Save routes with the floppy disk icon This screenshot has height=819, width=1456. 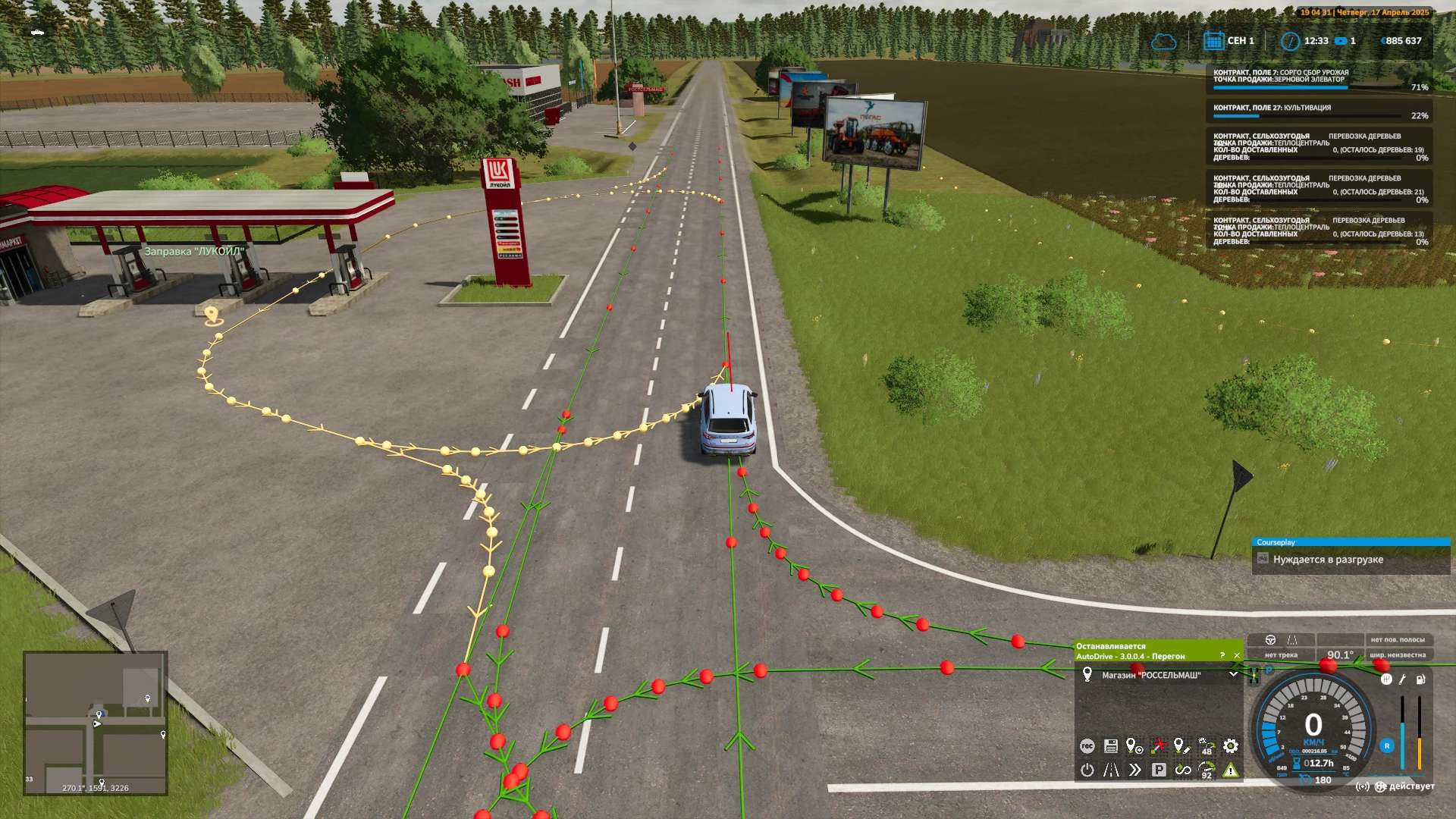click(1110, 746)
